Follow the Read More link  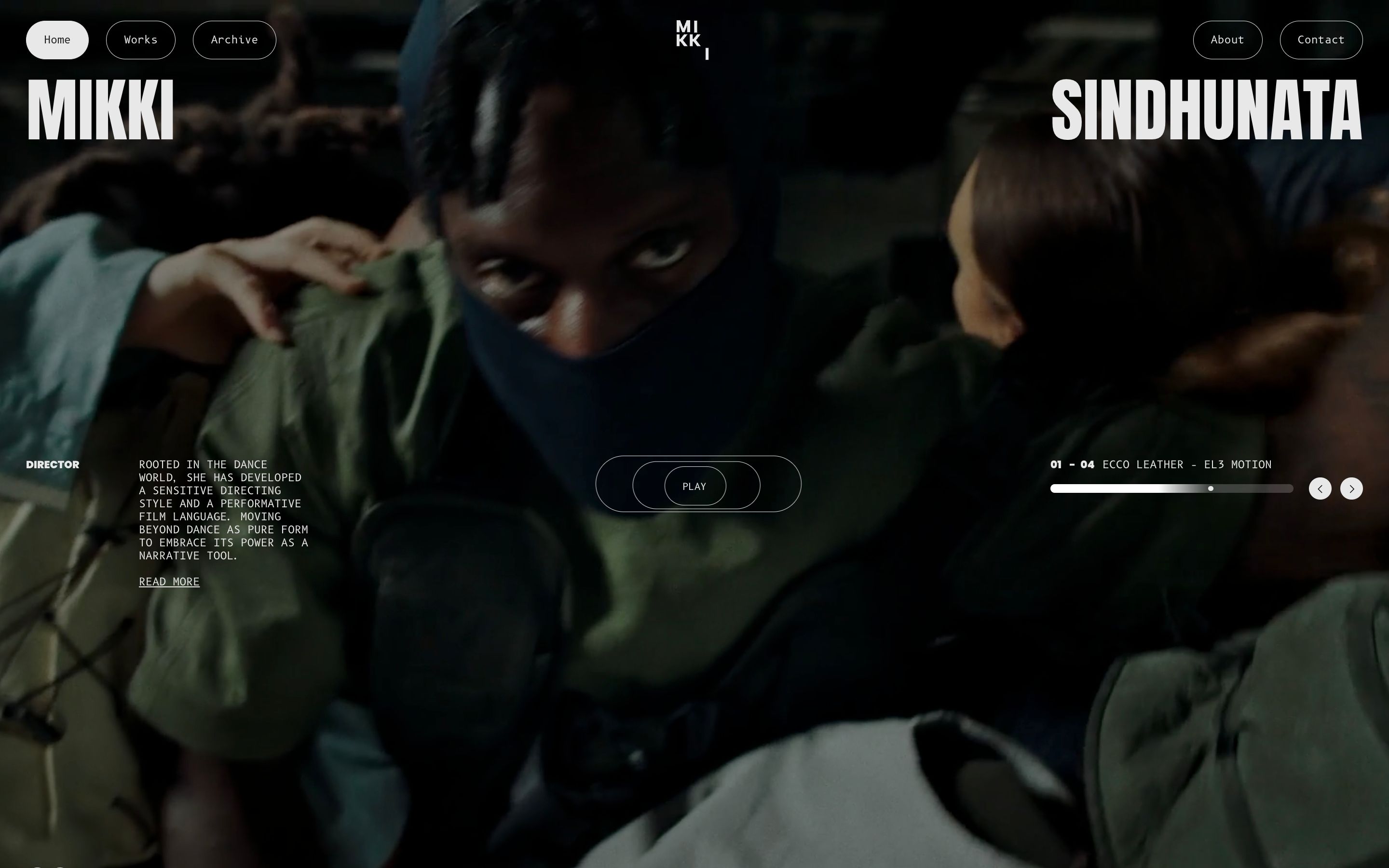tap(169, 582)
